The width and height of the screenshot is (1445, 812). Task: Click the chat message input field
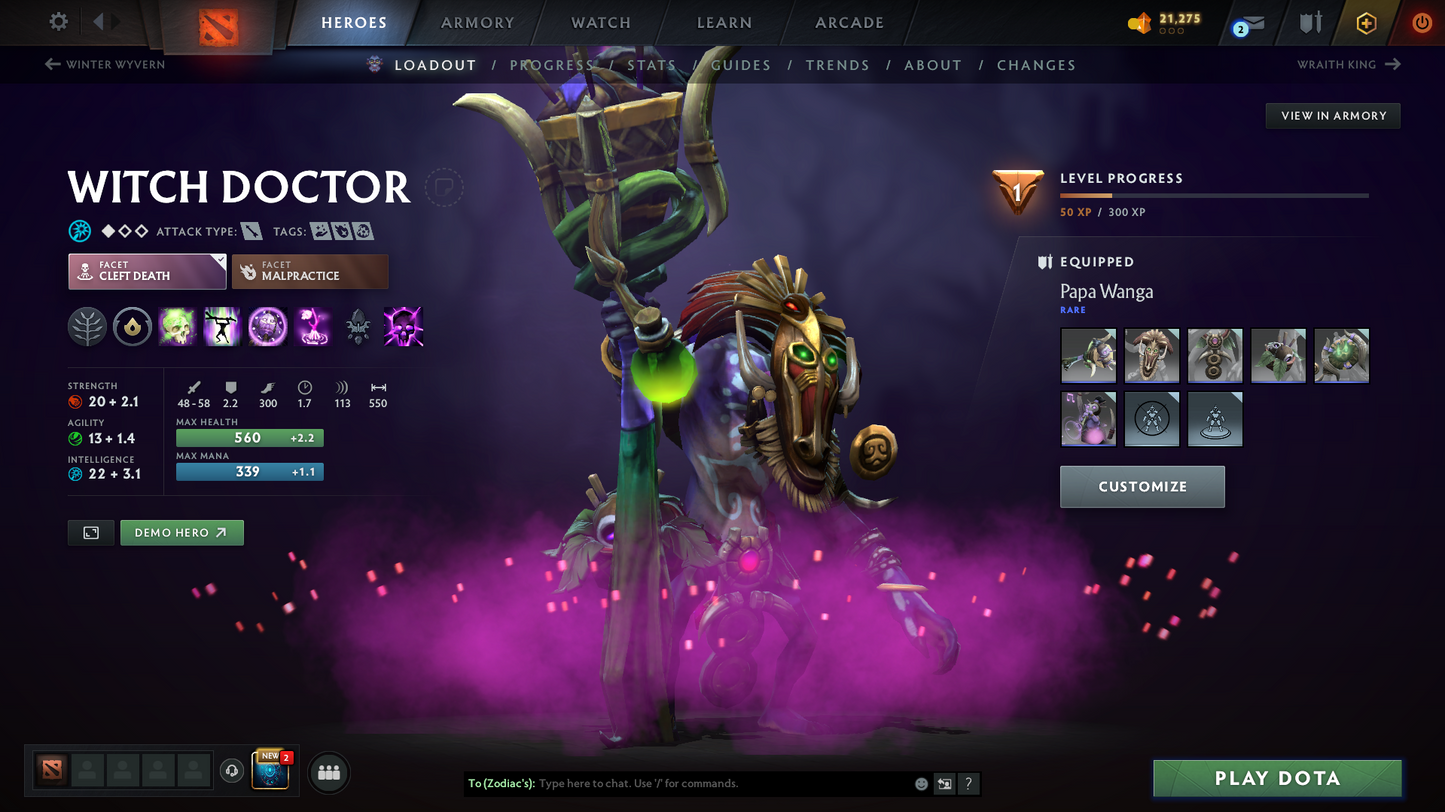click(720, 784)
